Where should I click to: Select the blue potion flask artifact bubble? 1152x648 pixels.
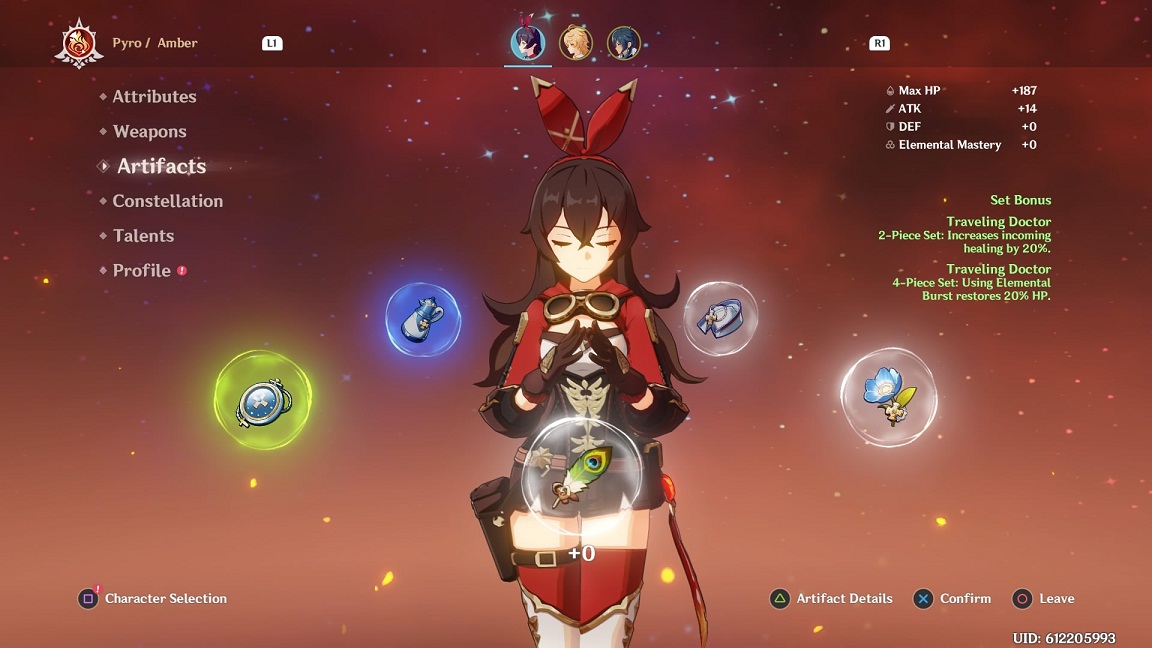(423, 320)
